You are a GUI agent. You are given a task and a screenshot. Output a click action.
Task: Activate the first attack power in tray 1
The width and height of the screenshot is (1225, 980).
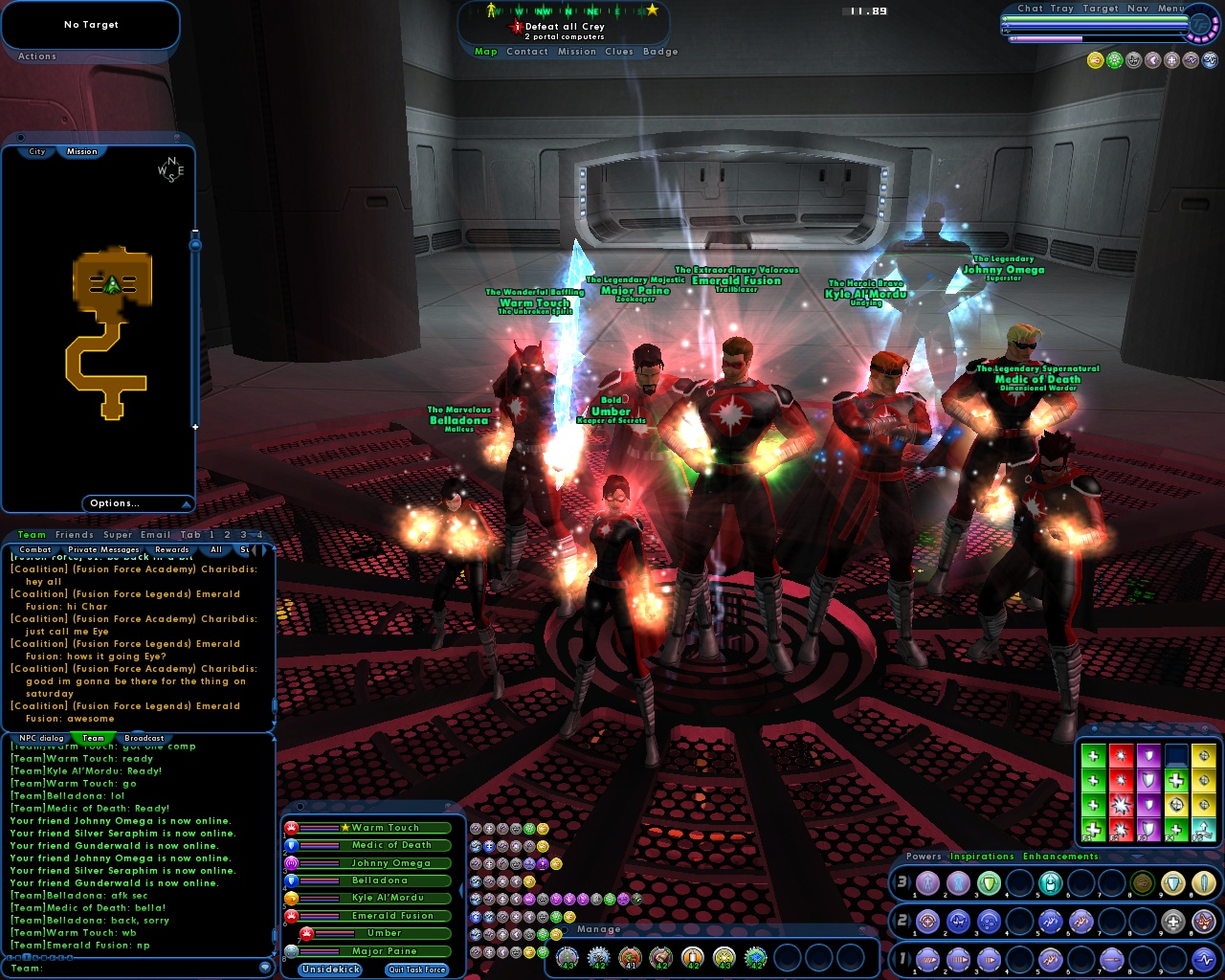(927, 959)
